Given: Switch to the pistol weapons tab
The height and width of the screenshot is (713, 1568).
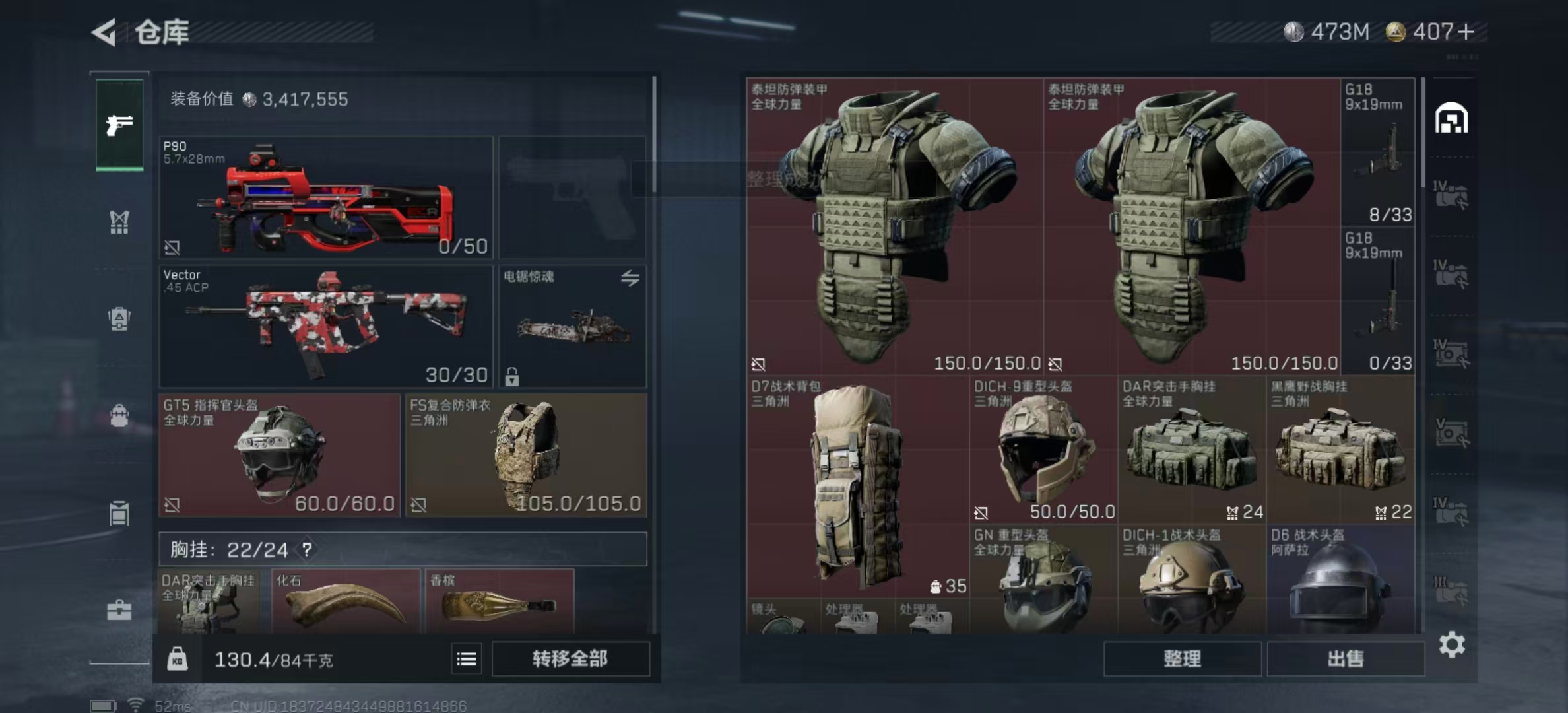Looking at the screenshot, I should (x=119, y=125).
